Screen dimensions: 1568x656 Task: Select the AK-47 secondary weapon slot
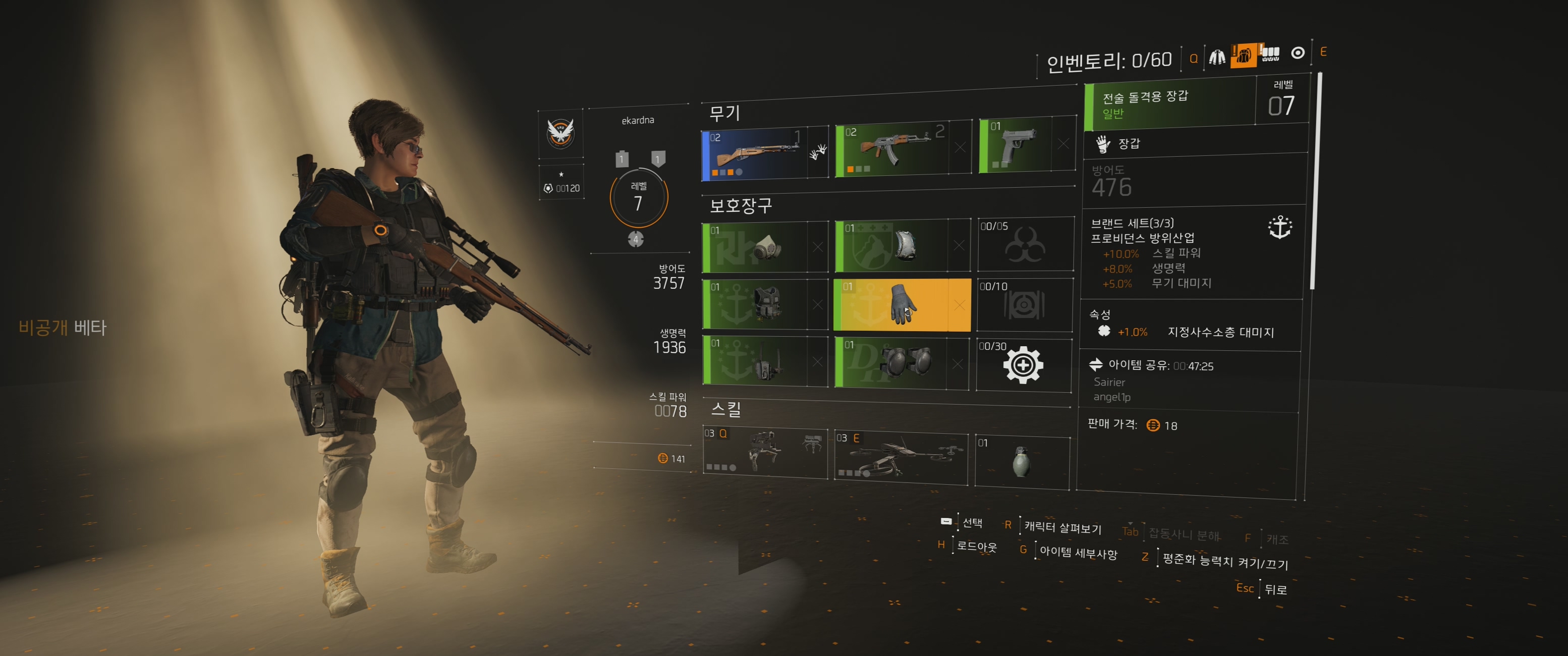point(891,150)
